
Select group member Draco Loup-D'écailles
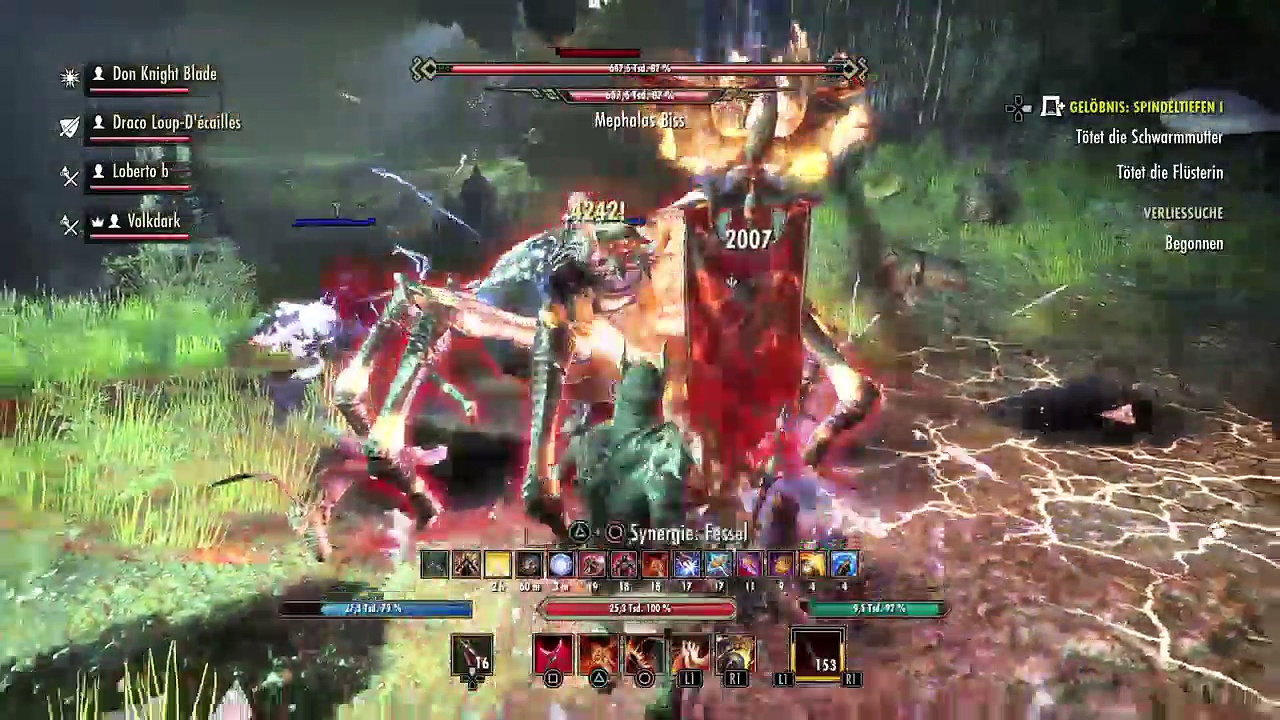(175, 122)
